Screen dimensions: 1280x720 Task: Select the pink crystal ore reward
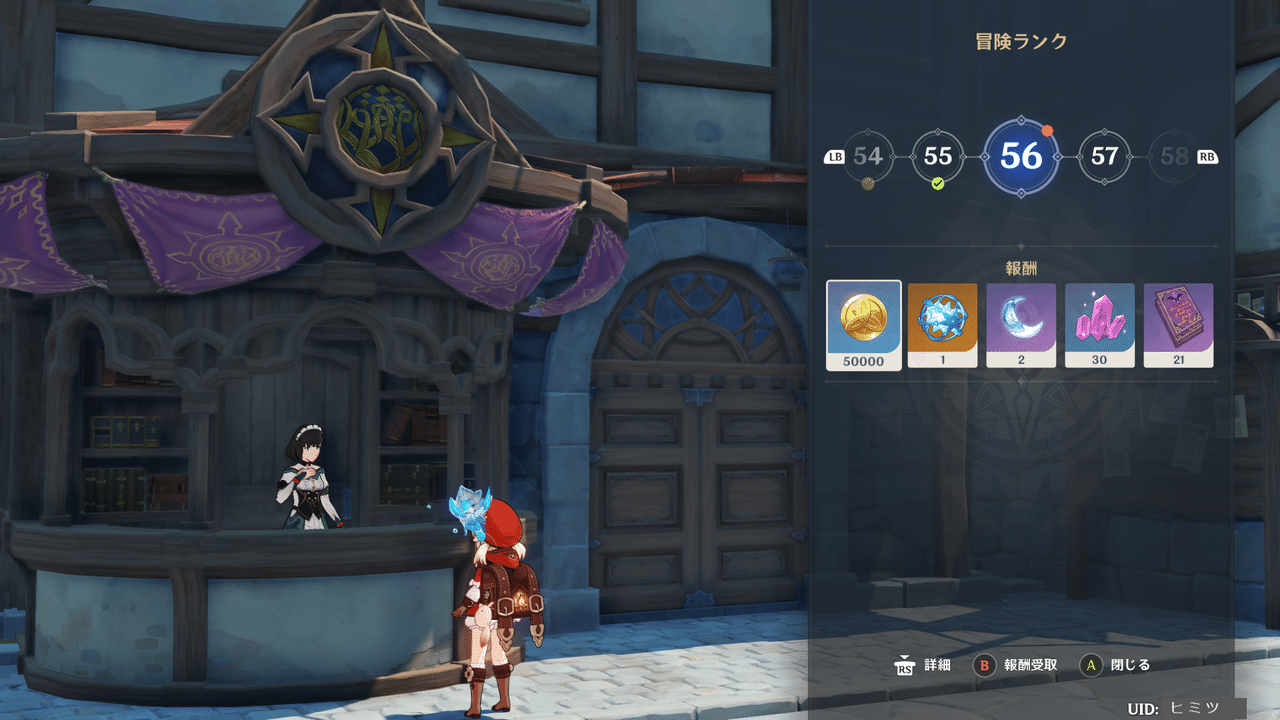click(1100, 325)
